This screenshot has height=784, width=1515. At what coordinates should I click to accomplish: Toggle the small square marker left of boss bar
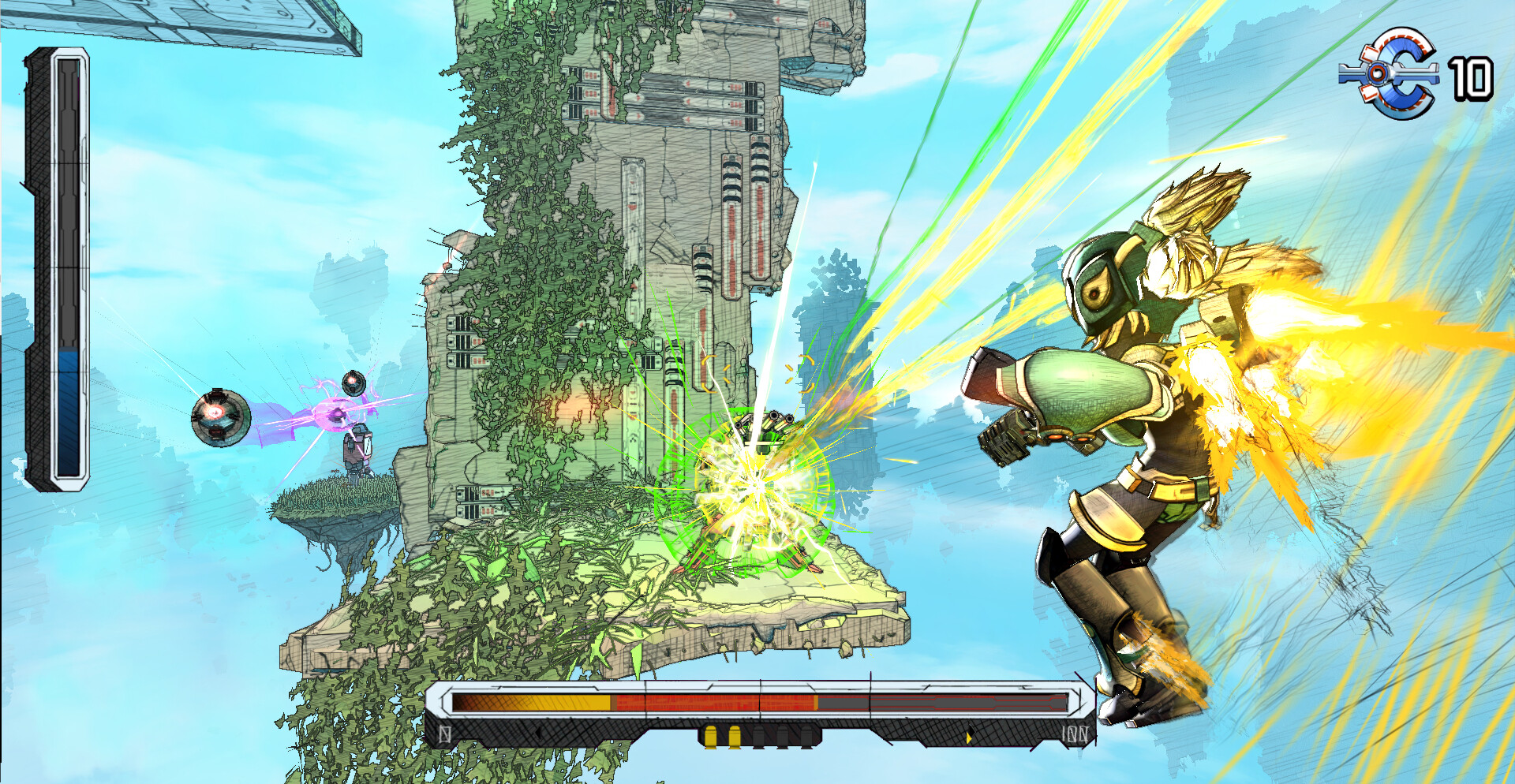pyautogui.click(x=444, y=734)
